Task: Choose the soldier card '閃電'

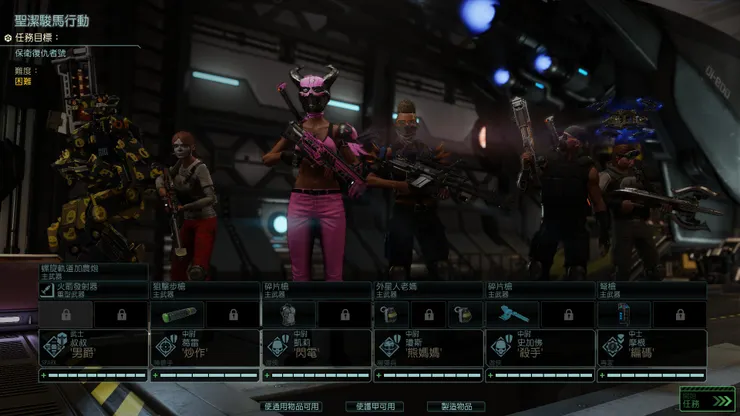Action: [316, 346]
